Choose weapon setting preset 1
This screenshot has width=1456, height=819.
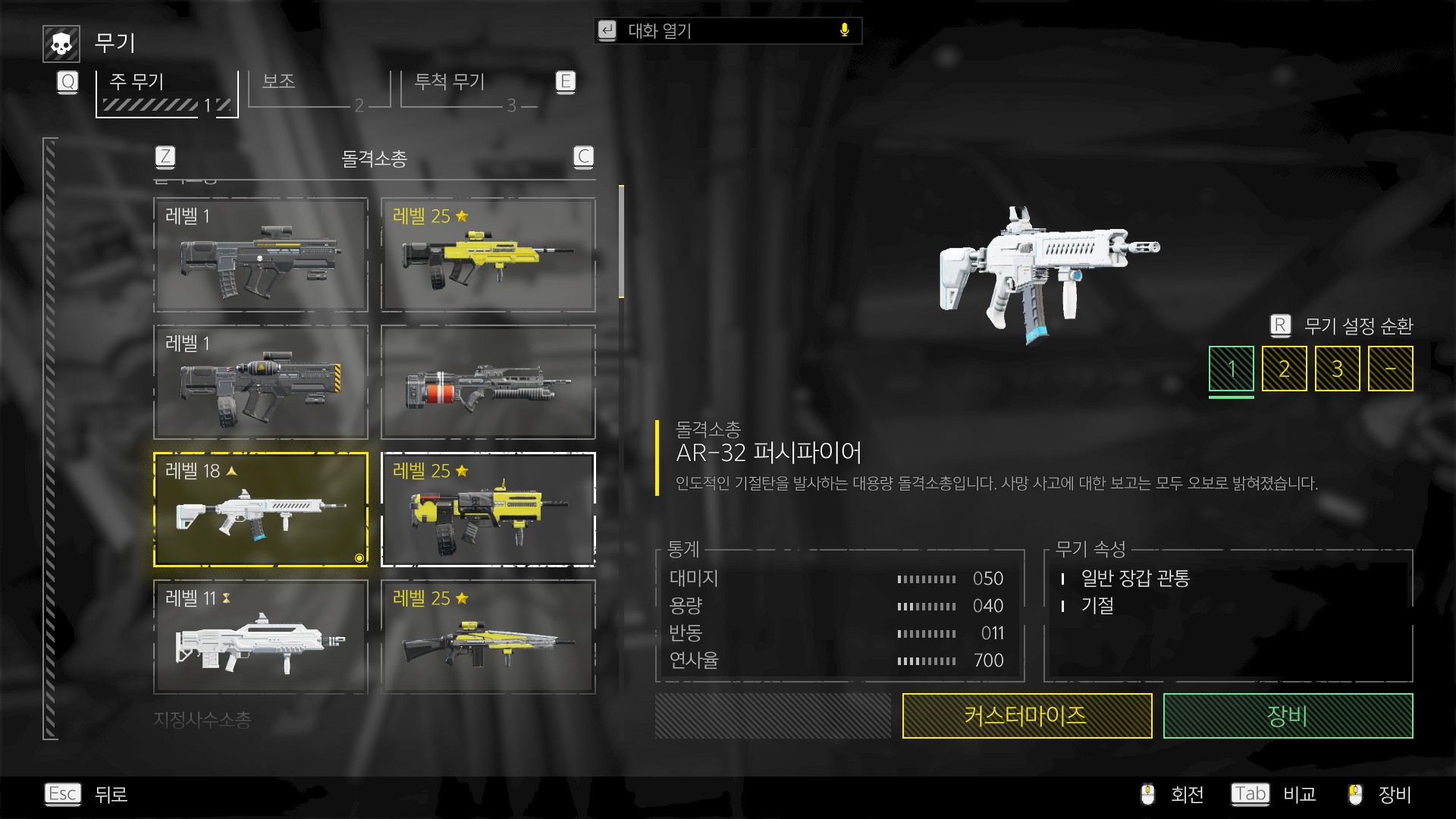click(x=1231, y=369)
